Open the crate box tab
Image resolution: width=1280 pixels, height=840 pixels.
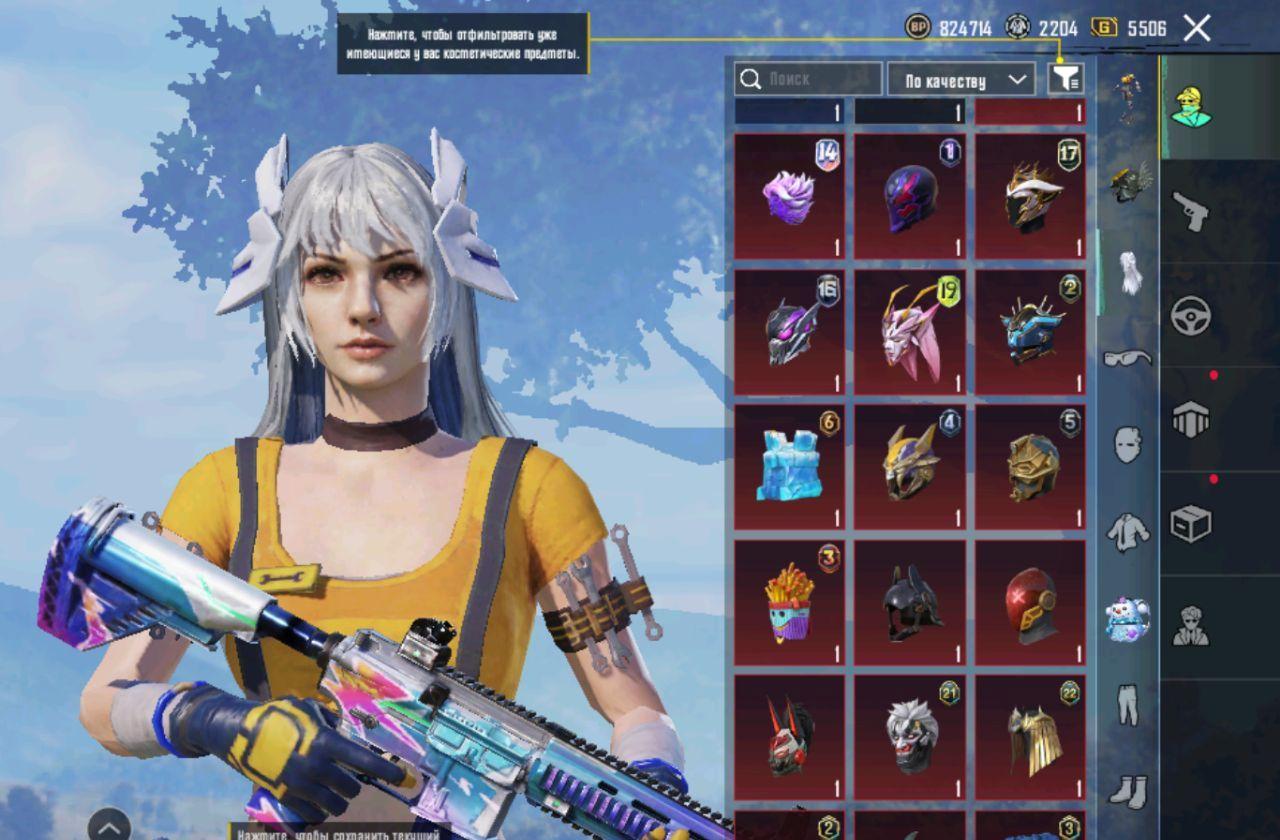click(x=1190, y=523)
